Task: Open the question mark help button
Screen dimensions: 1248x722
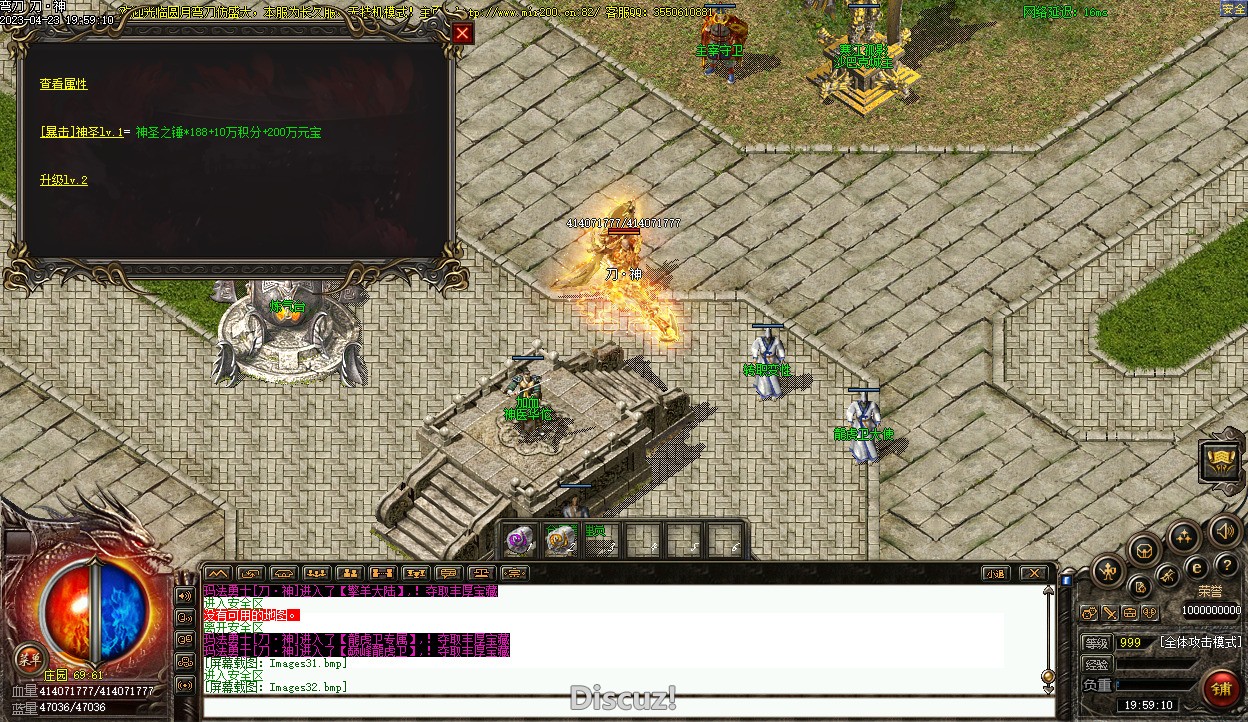Action: [1226, 565]
